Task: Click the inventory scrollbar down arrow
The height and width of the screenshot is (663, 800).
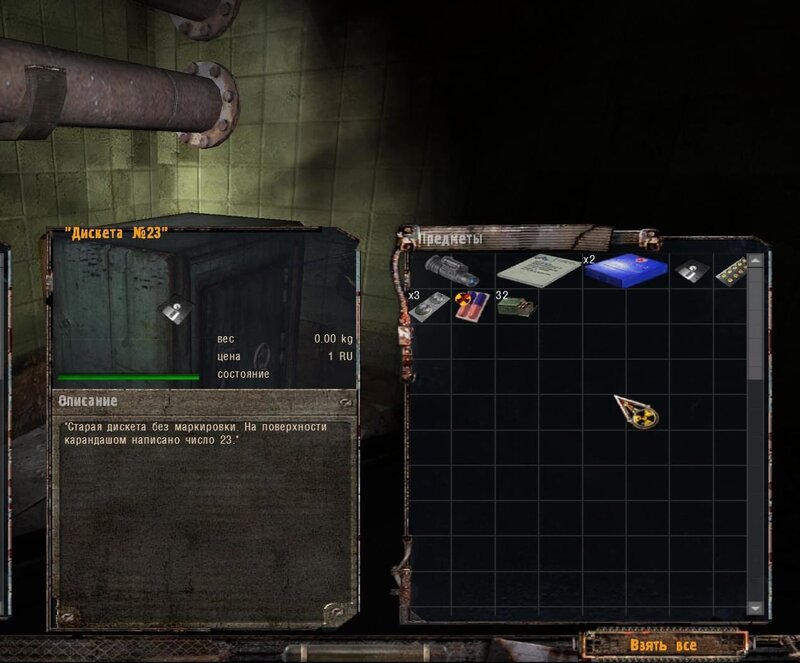Action: (x=756, y=606)
